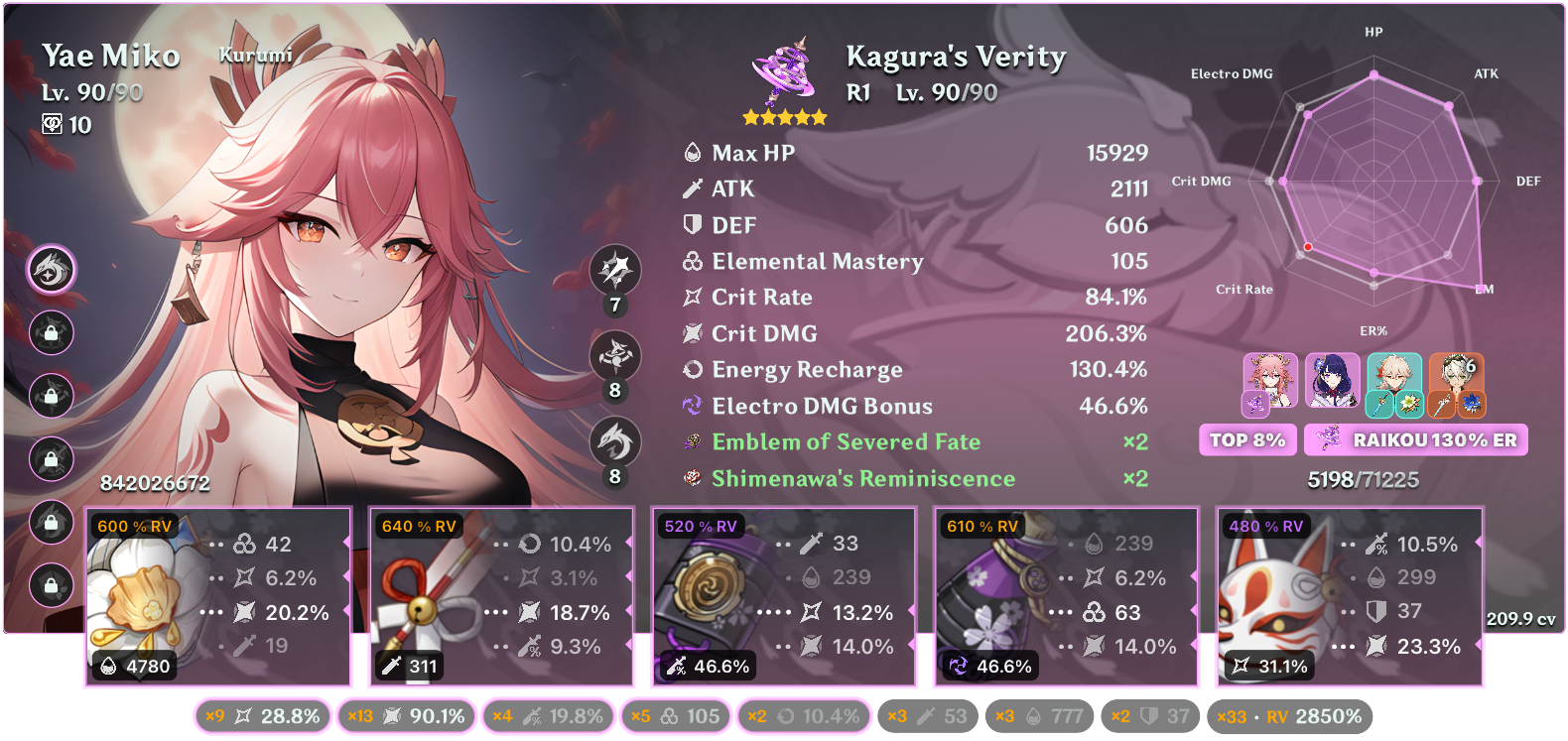Toggle the third padlock slot on the left
This screenshot has width=1568, height=741.
(52, 459)
